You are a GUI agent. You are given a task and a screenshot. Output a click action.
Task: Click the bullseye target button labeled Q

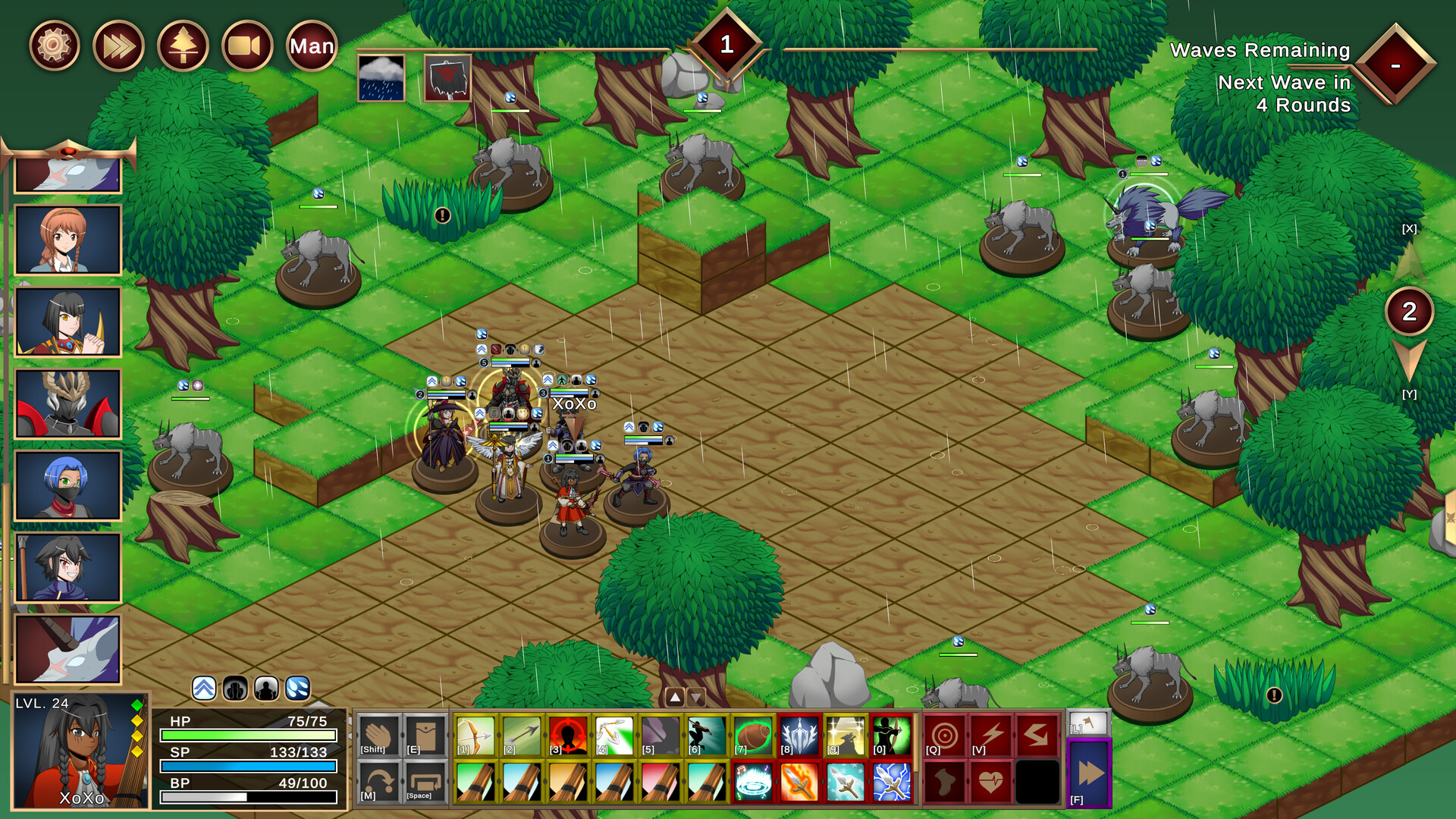click(x=944, y=735)
